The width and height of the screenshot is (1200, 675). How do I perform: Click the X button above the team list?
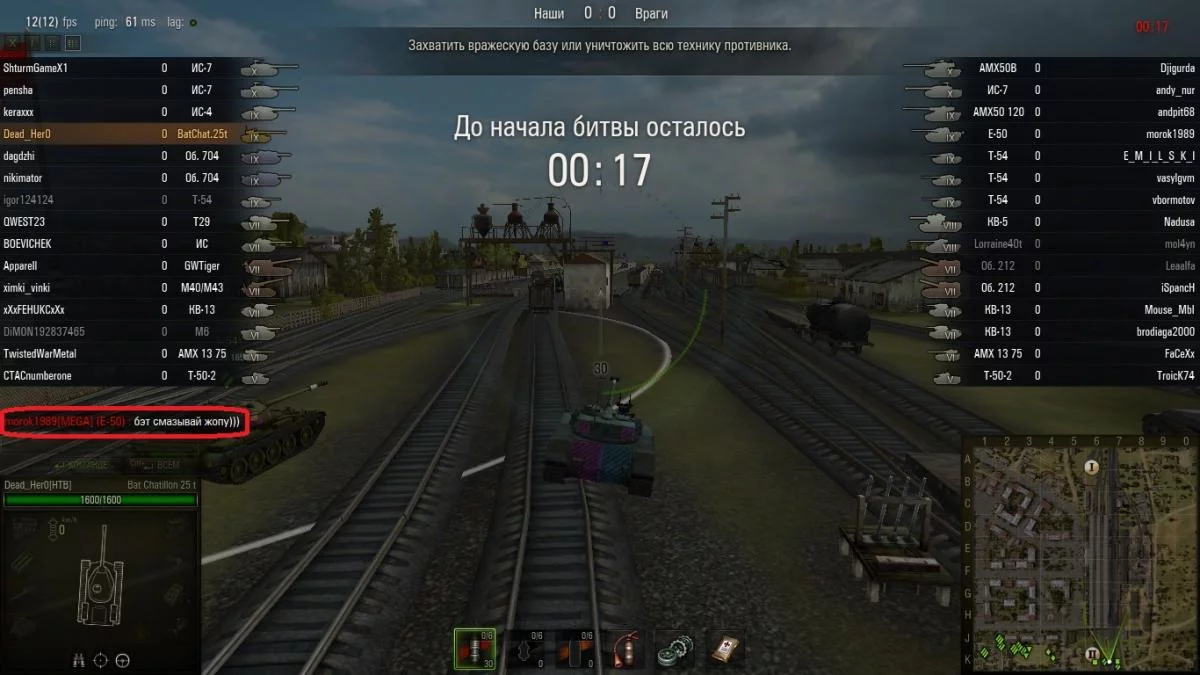coord(13,43)
